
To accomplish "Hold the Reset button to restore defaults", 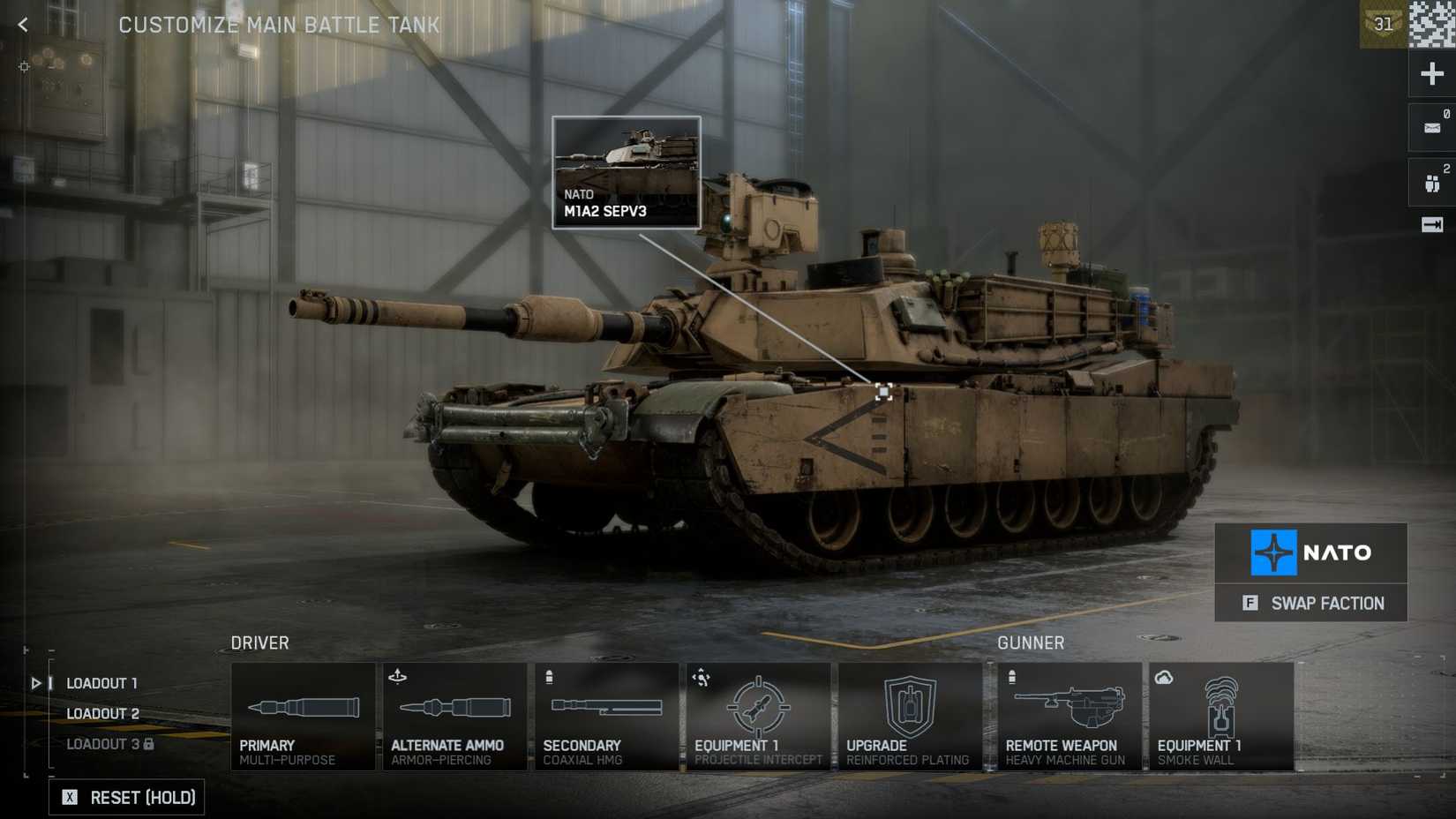I will [126, 797].
